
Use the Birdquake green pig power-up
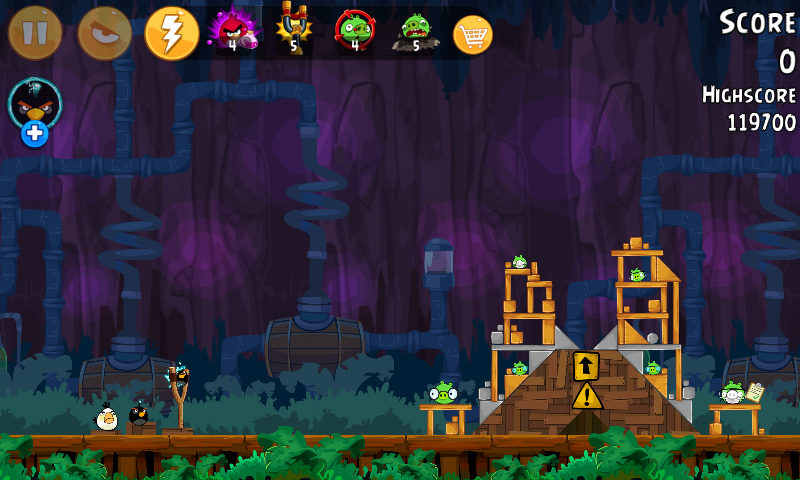(x=414, y=31)
